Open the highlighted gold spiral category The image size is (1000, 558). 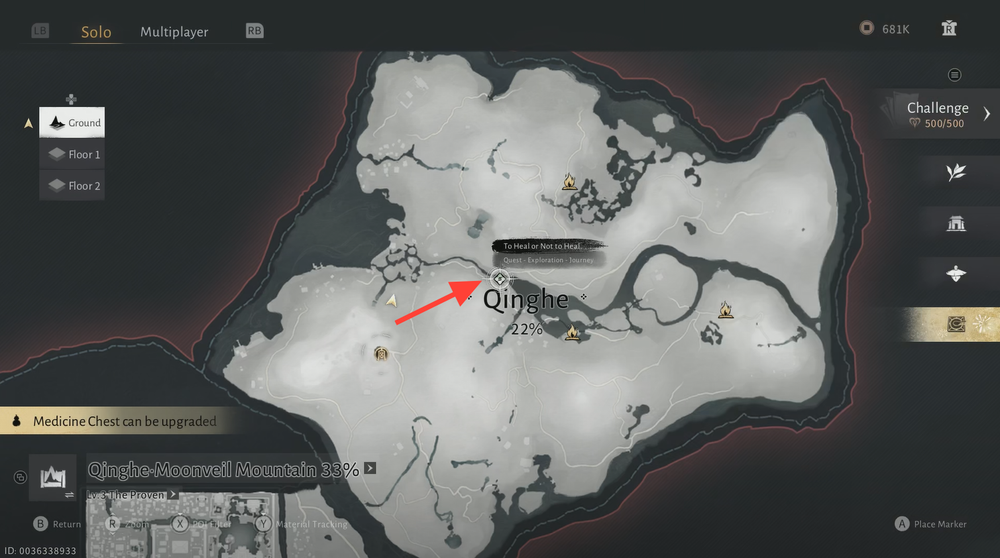957,324
